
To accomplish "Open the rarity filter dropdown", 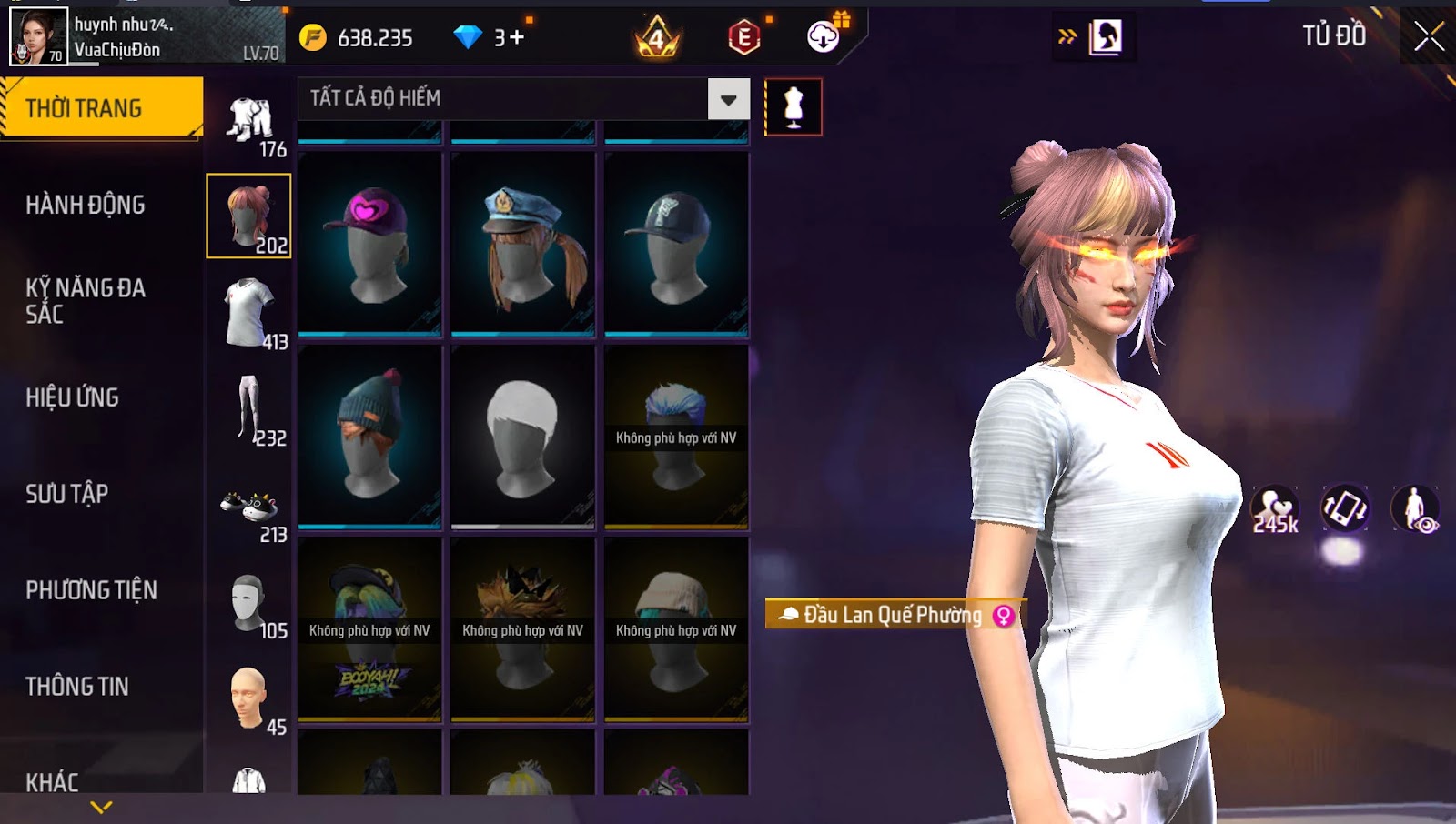I will point(729,99).
